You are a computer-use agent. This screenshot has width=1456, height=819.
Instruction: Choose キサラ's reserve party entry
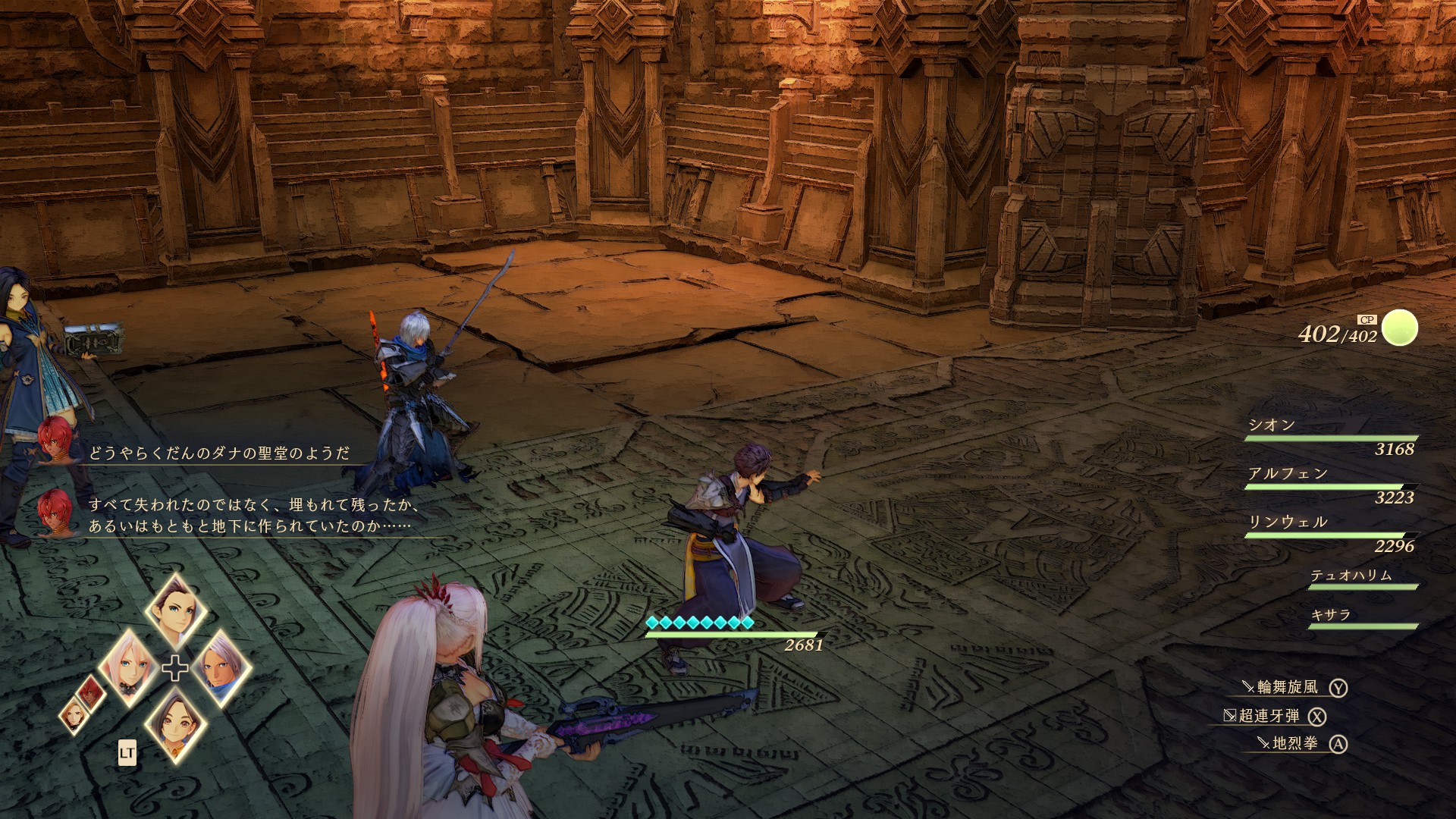coord(1361,618)
